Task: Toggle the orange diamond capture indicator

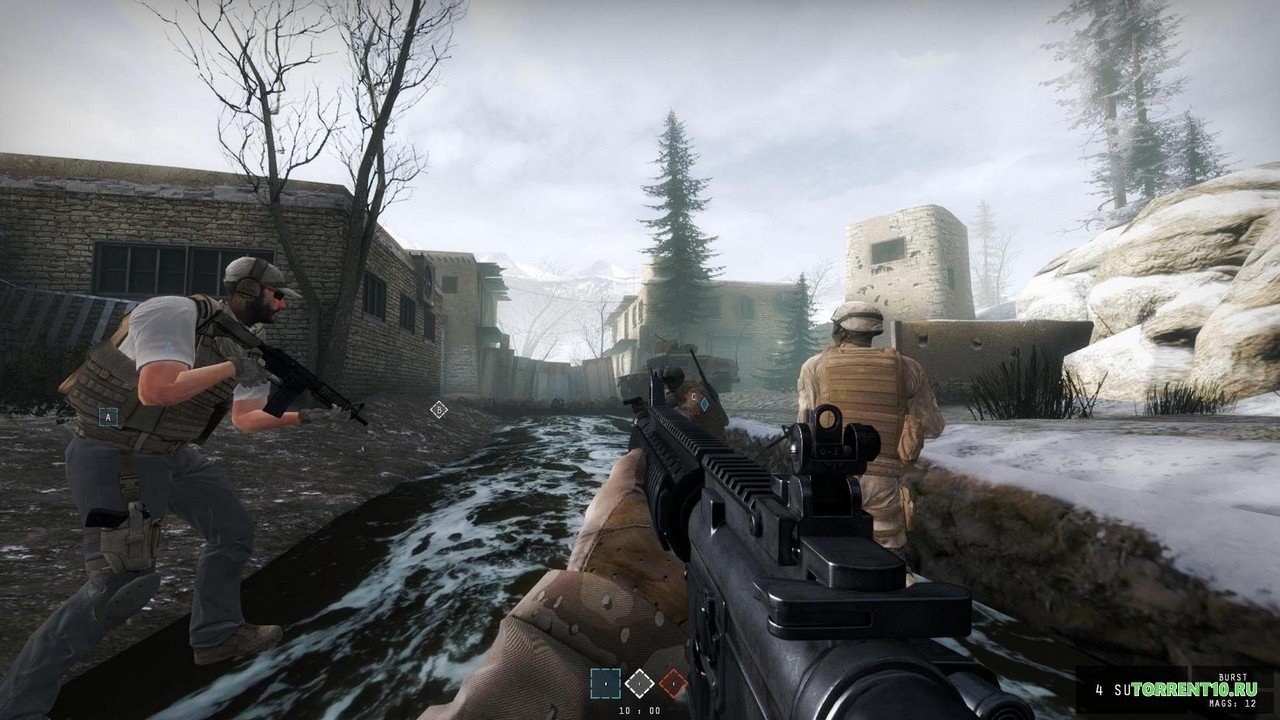Action: [674, 684]
